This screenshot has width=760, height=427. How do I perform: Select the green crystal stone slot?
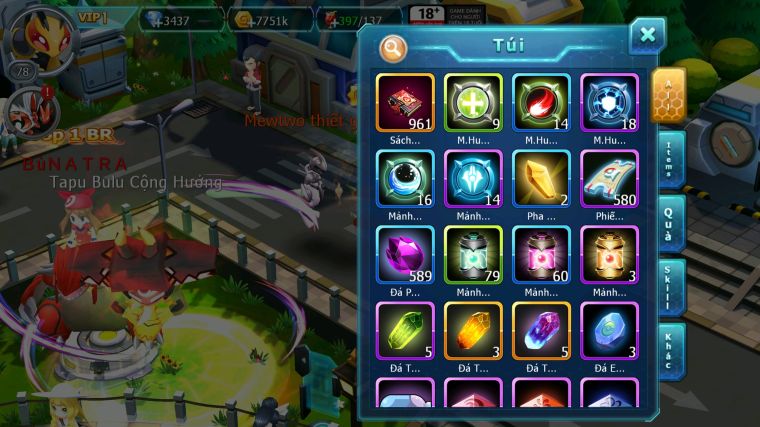(405, 330)
